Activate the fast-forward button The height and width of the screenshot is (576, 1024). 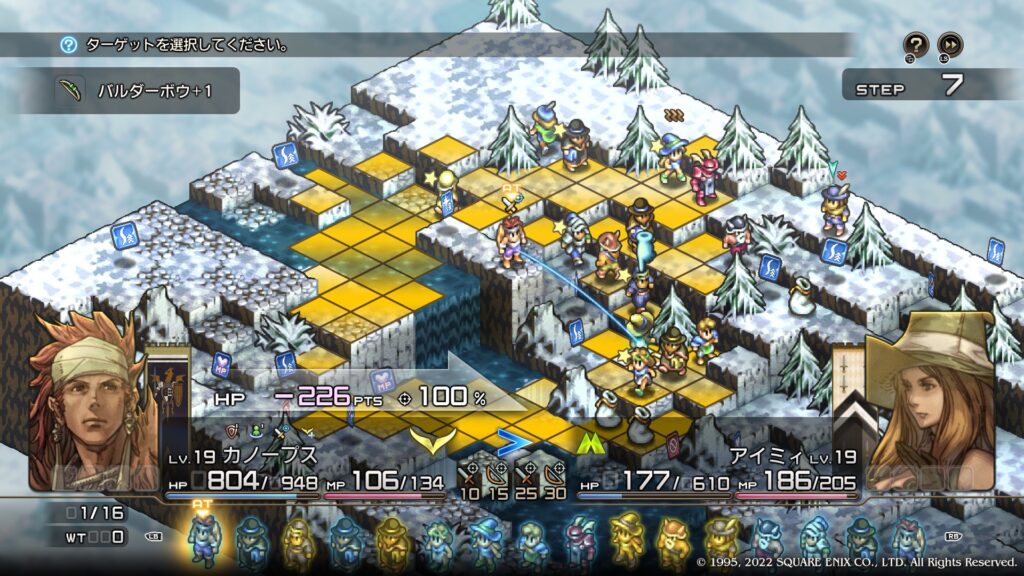950,44
